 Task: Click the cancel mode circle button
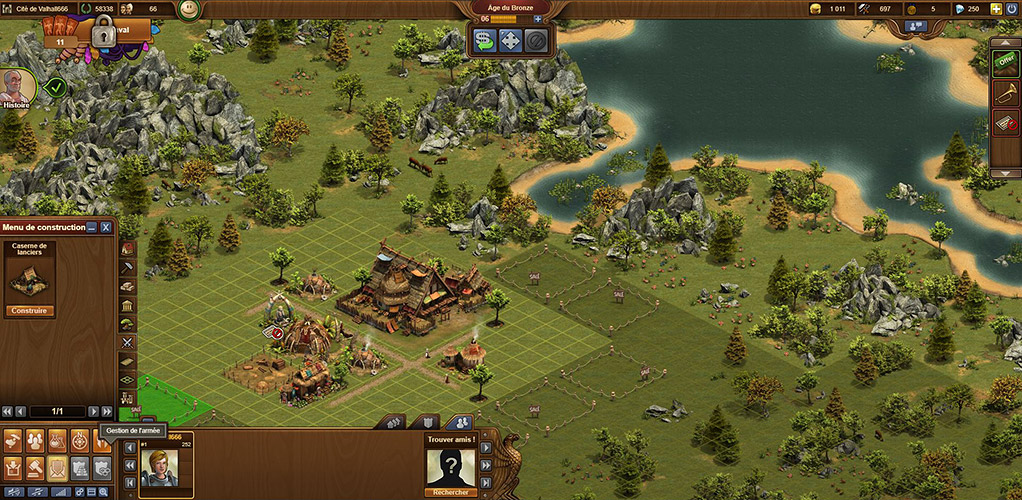coord(535,41)
